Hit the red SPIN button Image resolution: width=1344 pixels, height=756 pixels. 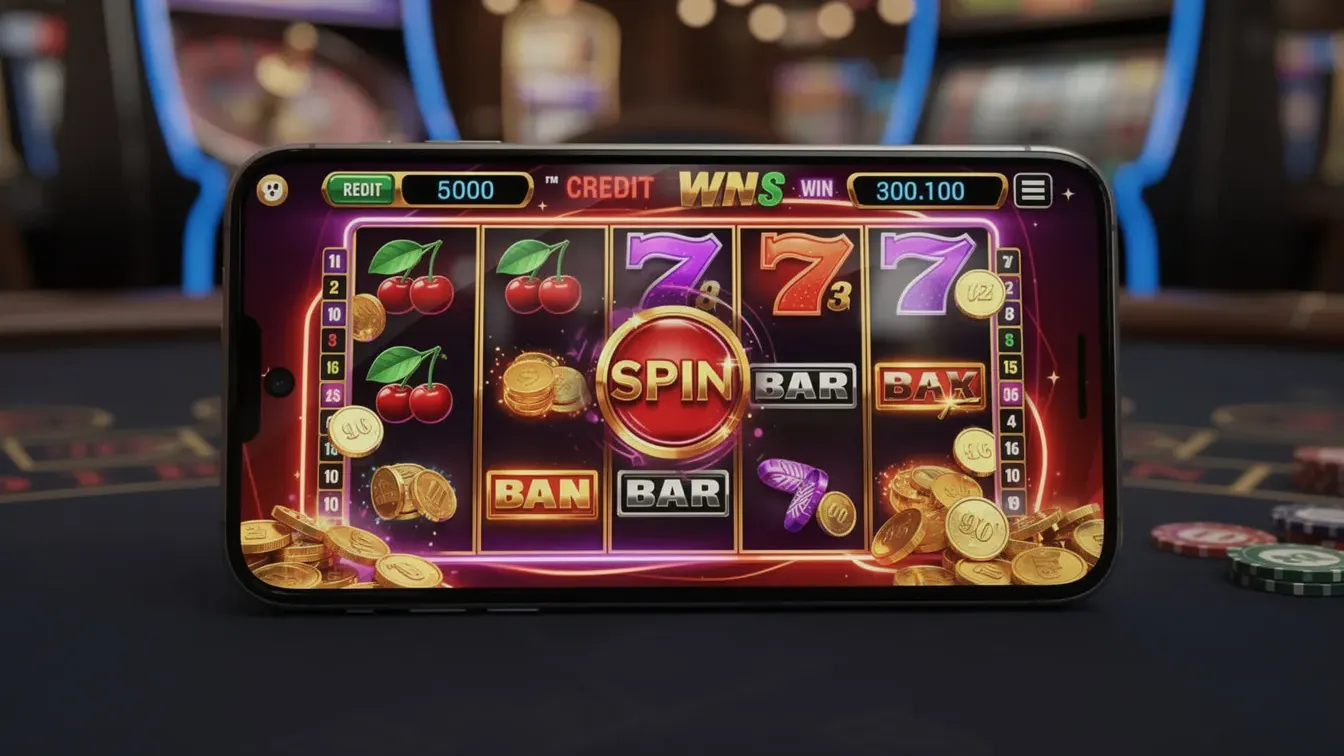click(x=673, y=382)
